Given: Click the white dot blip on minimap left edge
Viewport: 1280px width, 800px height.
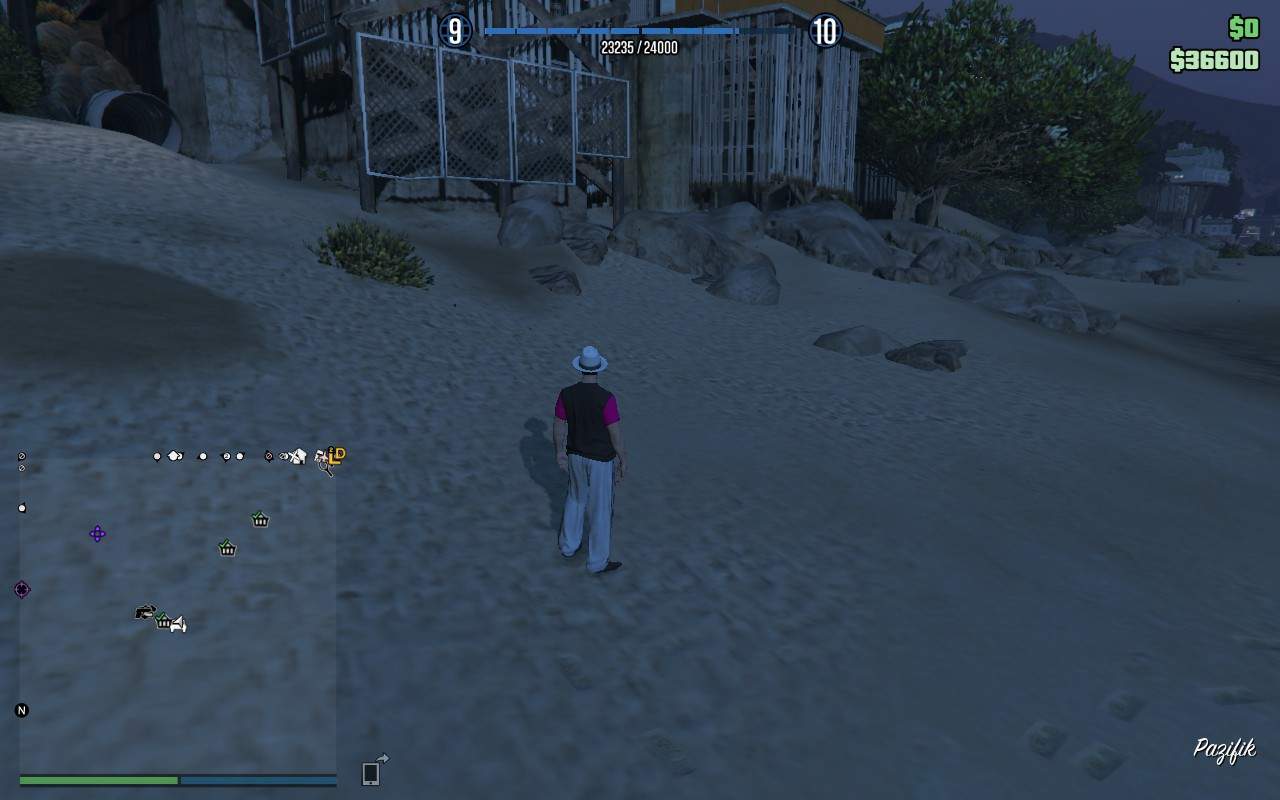Looking at the screenshot, I should 22,506.
